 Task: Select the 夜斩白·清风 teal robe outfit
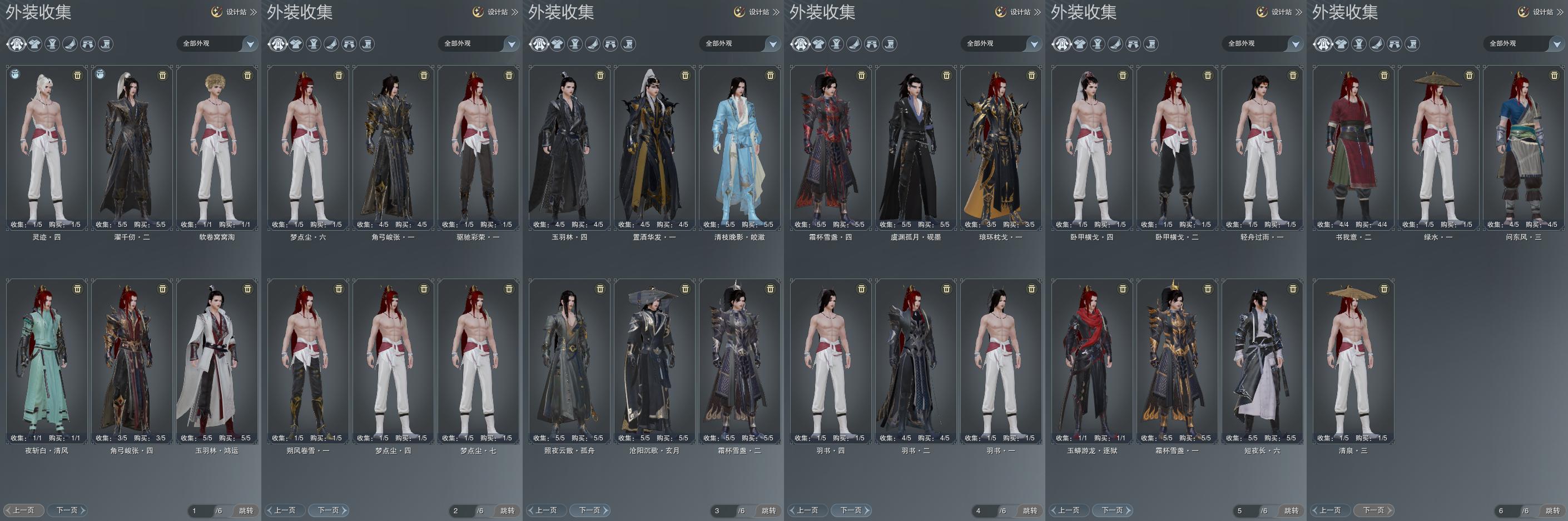tap(47, 360)
